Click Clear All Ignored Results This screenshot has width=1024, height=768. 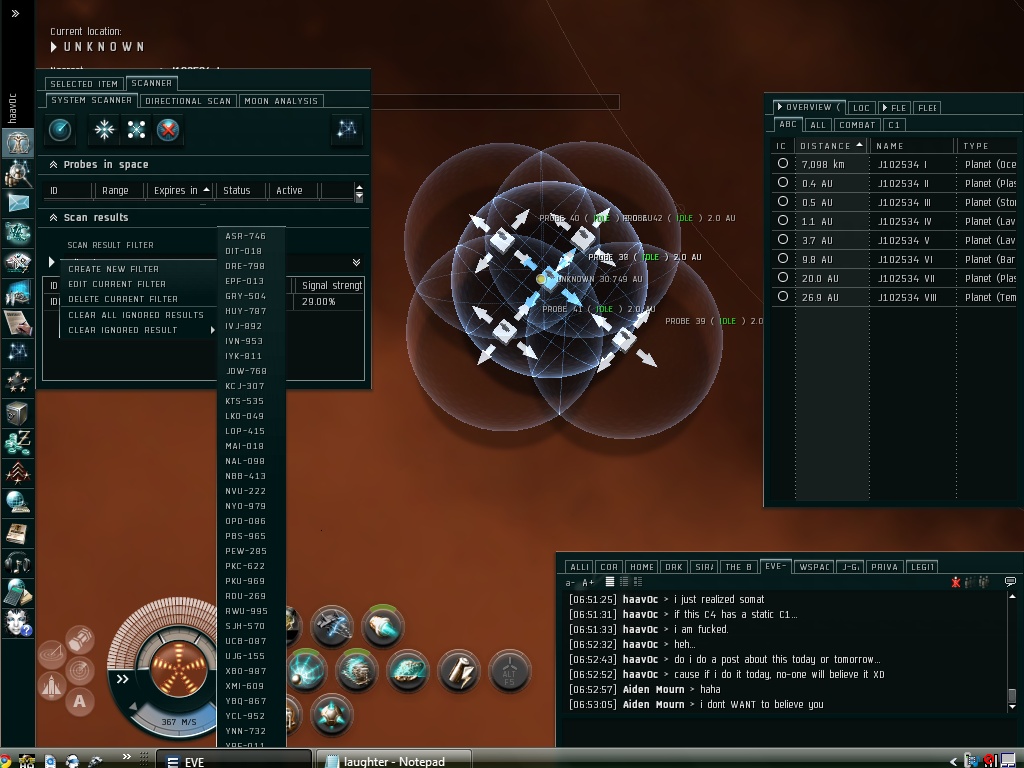pyautogui.click(x=136, y=315)
